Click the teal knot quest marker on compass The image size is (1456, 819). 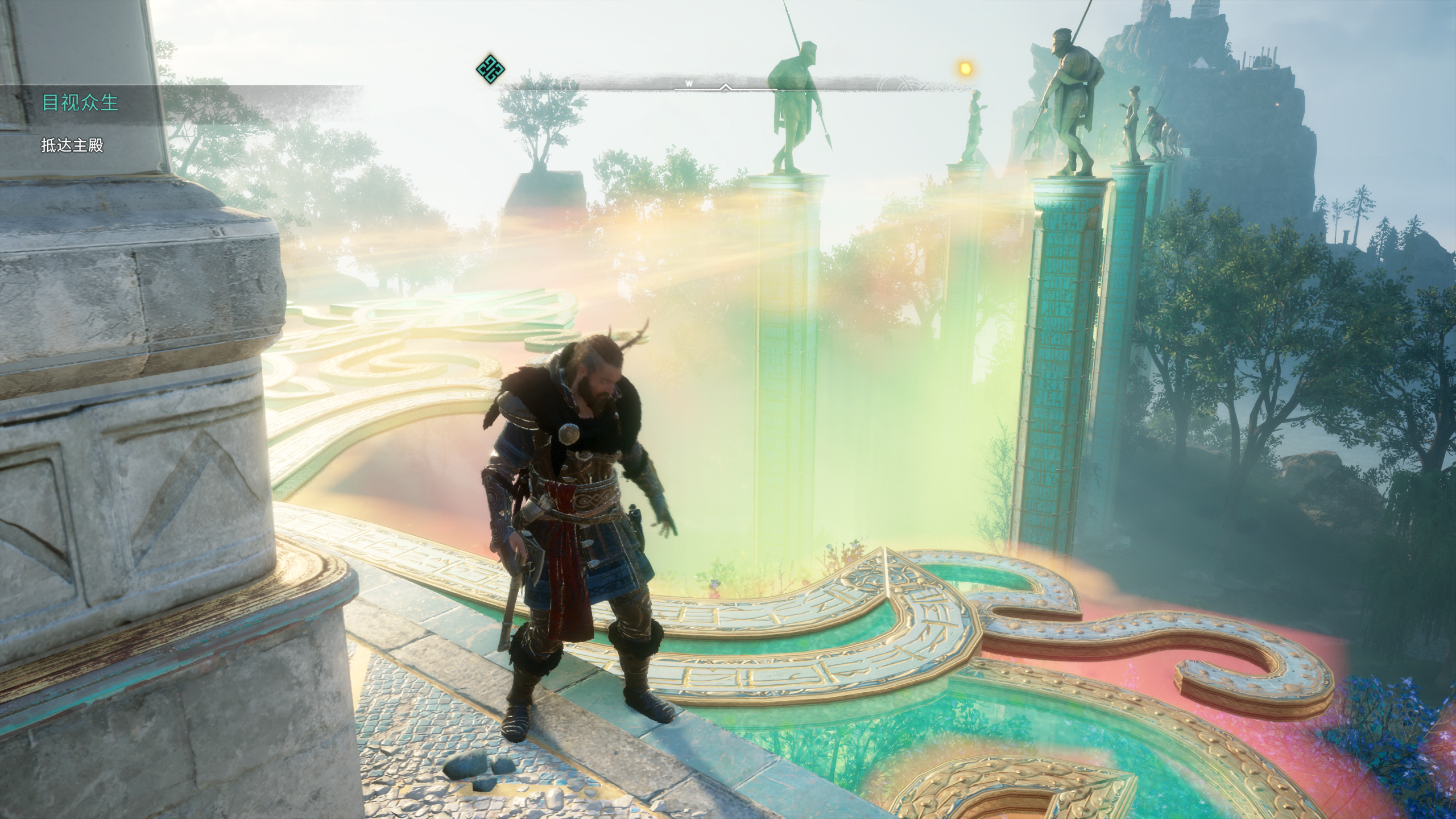tap(490, 69)
